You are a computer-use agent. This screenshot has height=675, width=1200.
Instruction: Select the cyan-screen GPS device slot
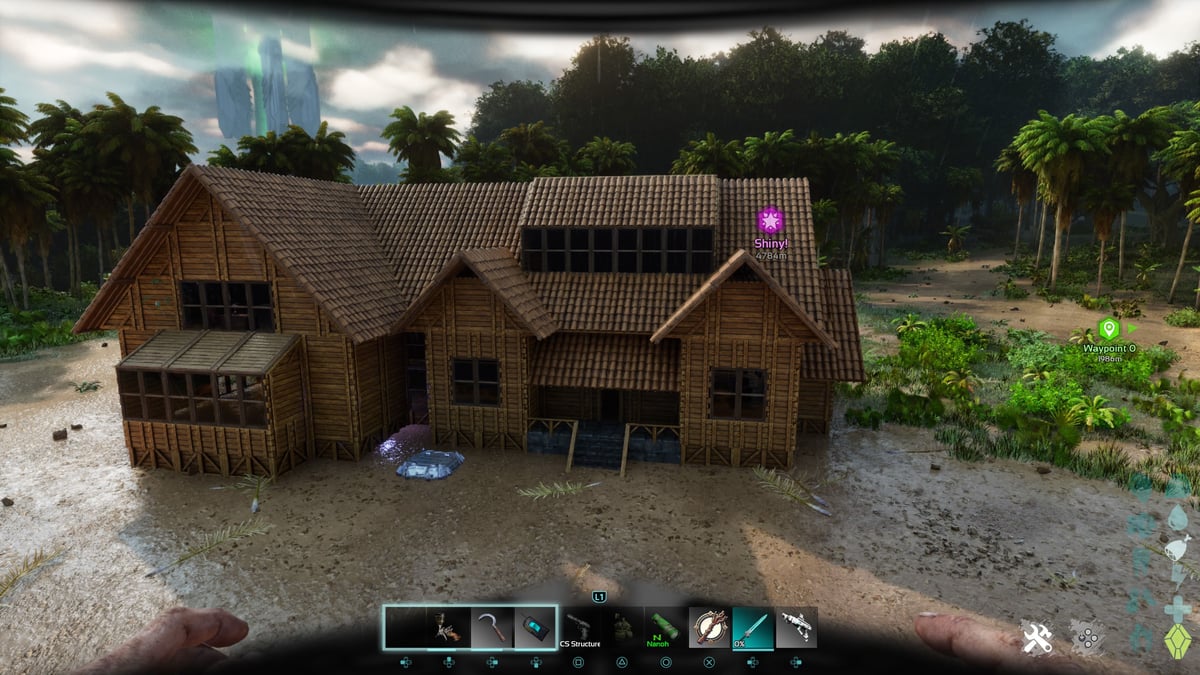tap(535, 627)
